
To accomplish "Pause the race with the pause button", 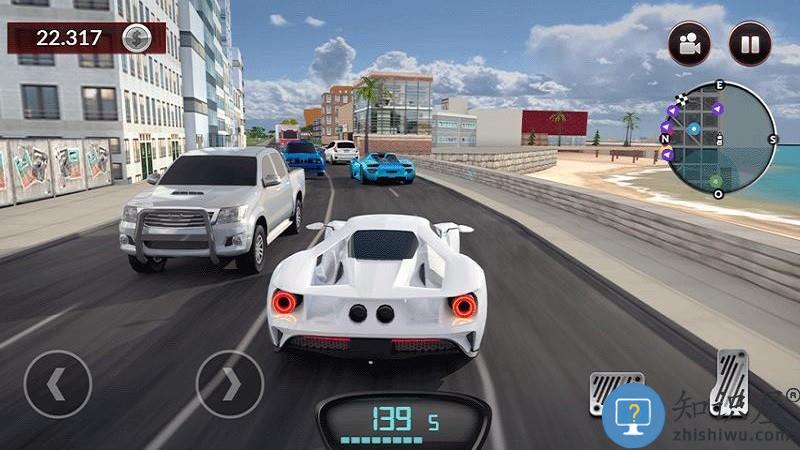I will [749, 44].
